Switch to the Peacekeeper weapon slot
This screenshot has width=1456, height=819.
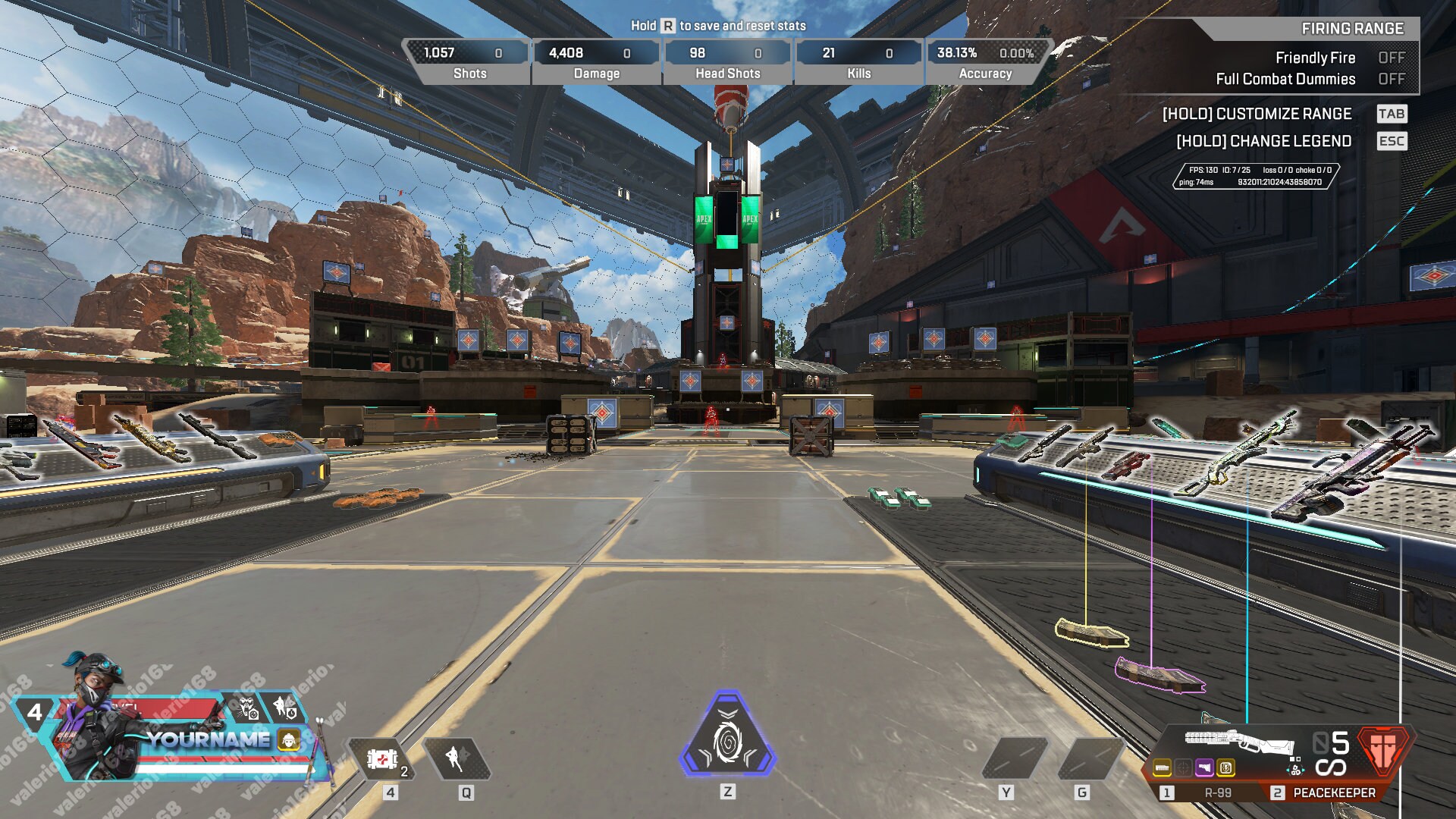[1335, 795]
